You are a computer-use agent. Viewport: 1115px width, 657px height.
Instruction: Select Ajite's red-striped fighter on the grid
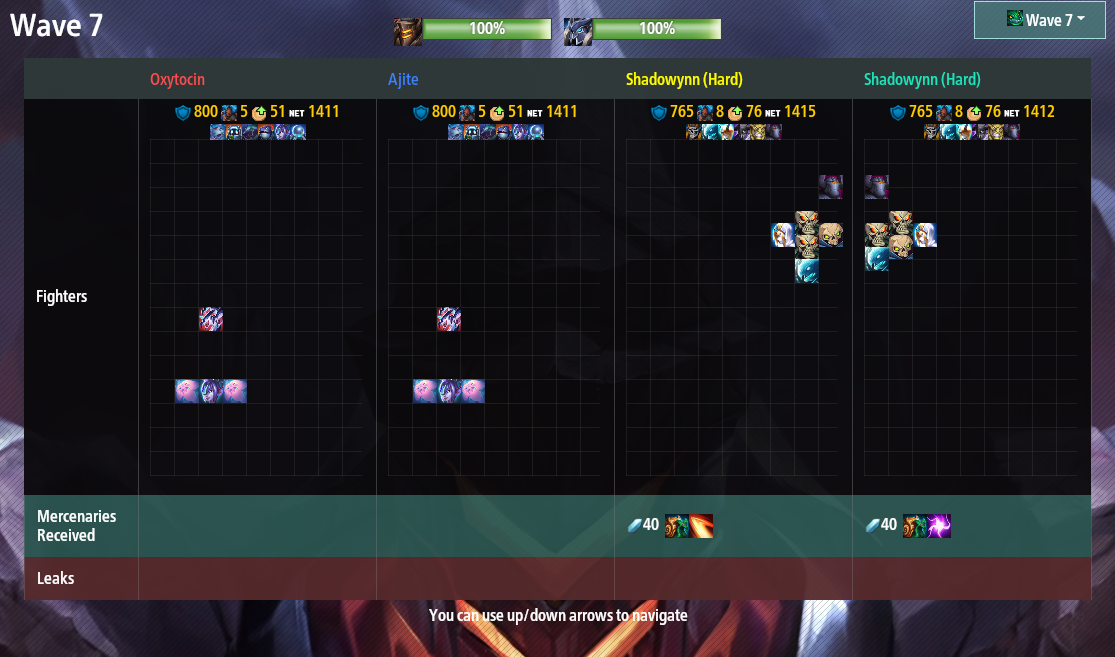pyautogui.click(x=449, y=319)
